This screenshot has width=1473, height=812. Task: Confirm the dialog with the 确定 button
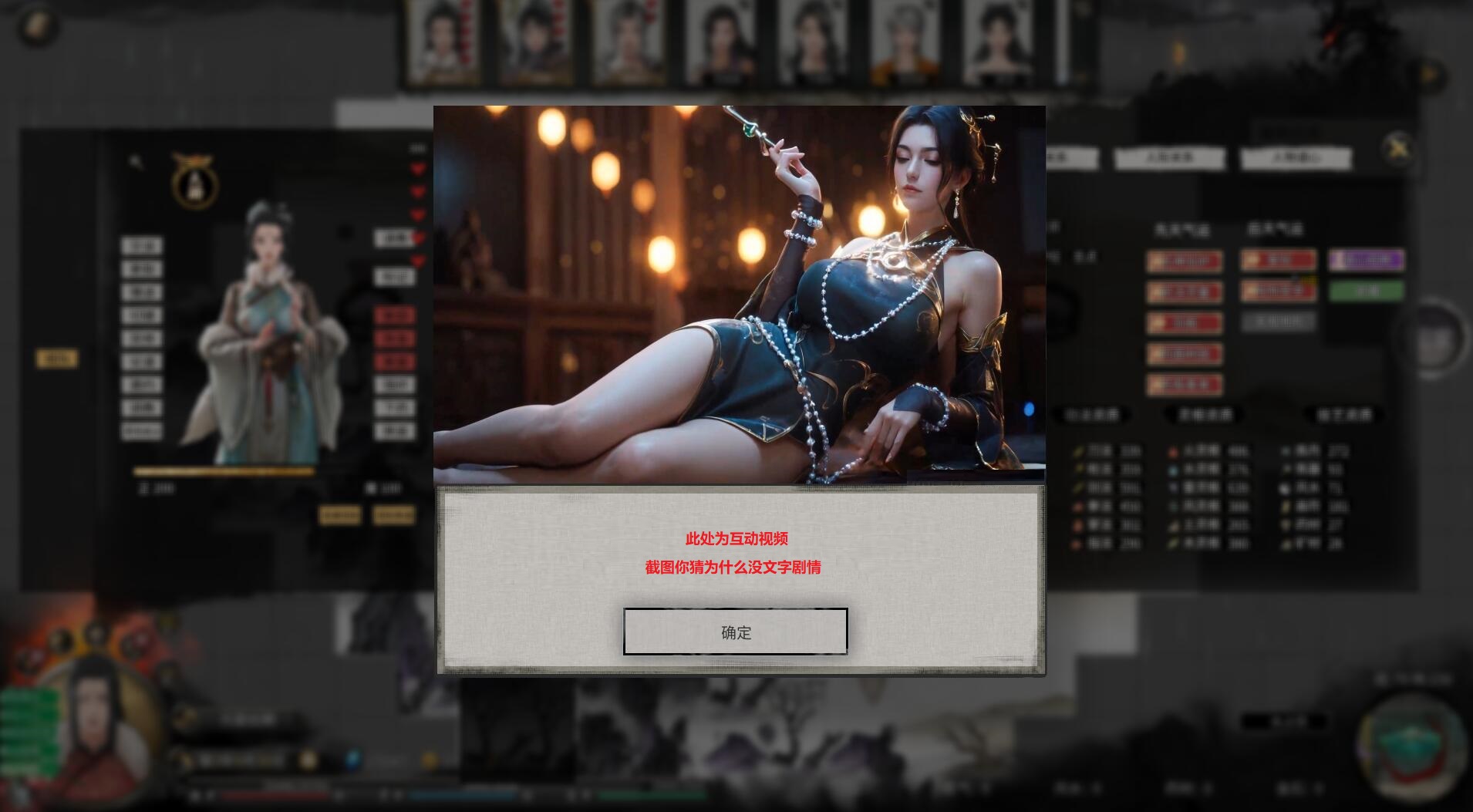(735, 632)
